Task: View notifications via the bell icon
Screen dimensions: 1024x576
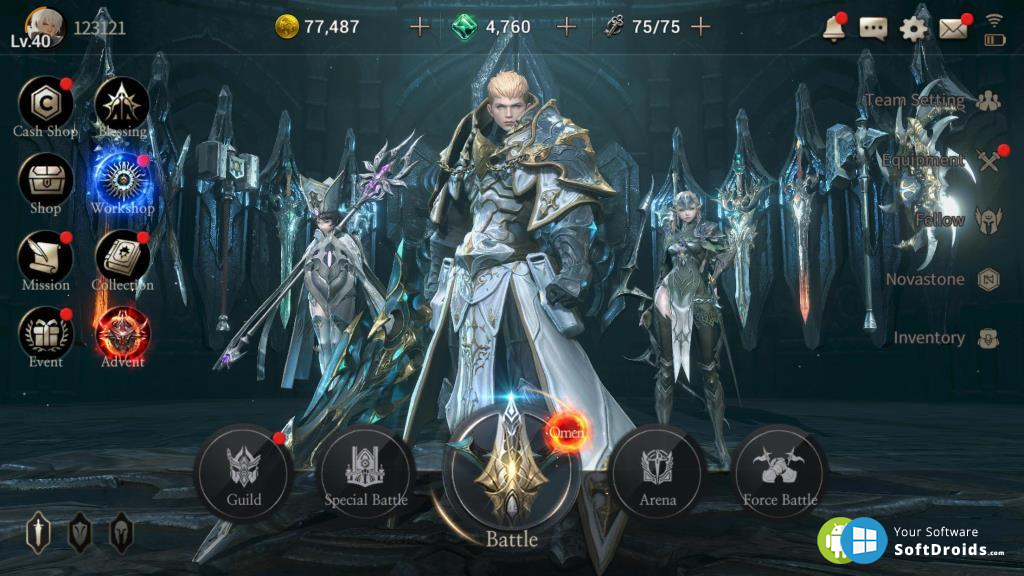Action: [x=833, y=28]
